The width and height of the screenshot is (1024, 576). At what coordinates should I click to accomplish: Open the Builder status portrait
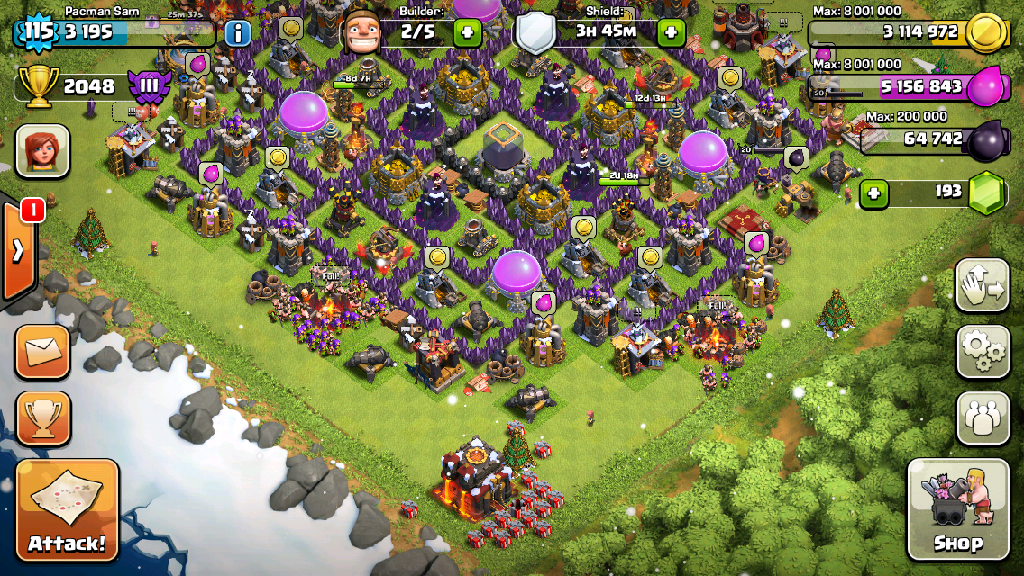[x=362, y=33]
